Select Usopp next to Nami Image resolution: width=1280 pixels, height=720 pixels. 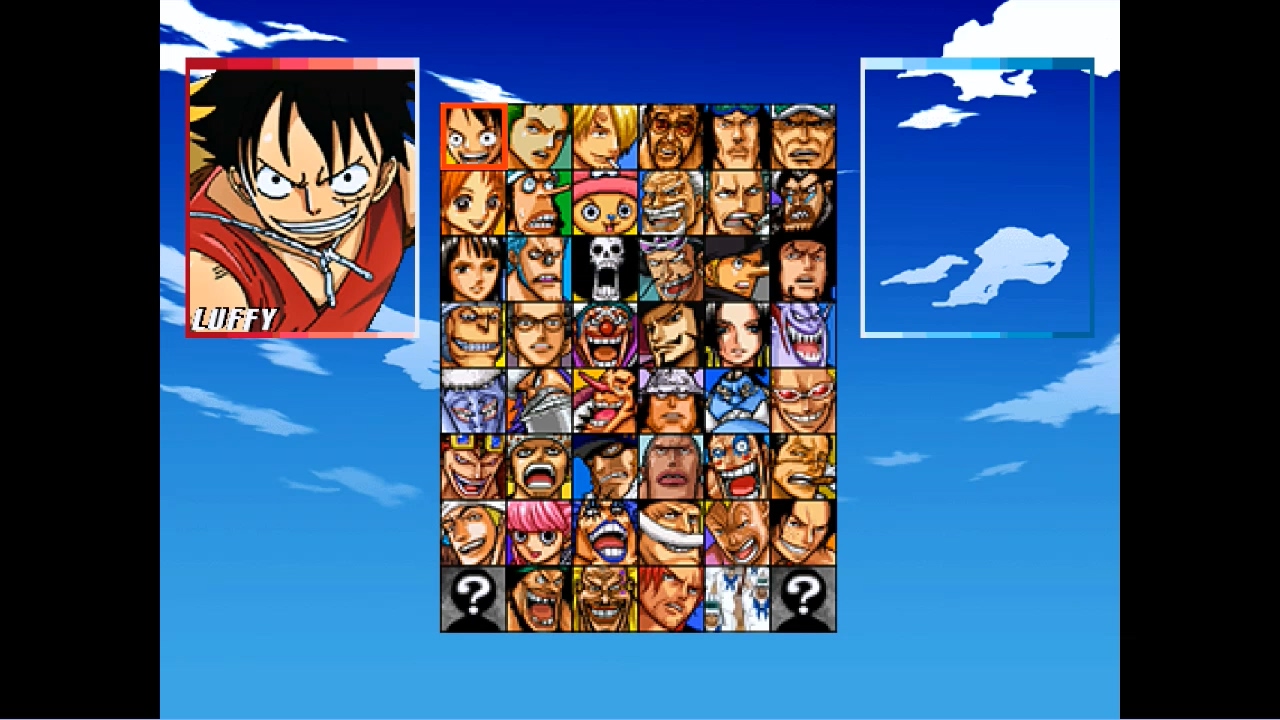pyautogui.click(x=539, y=200)
